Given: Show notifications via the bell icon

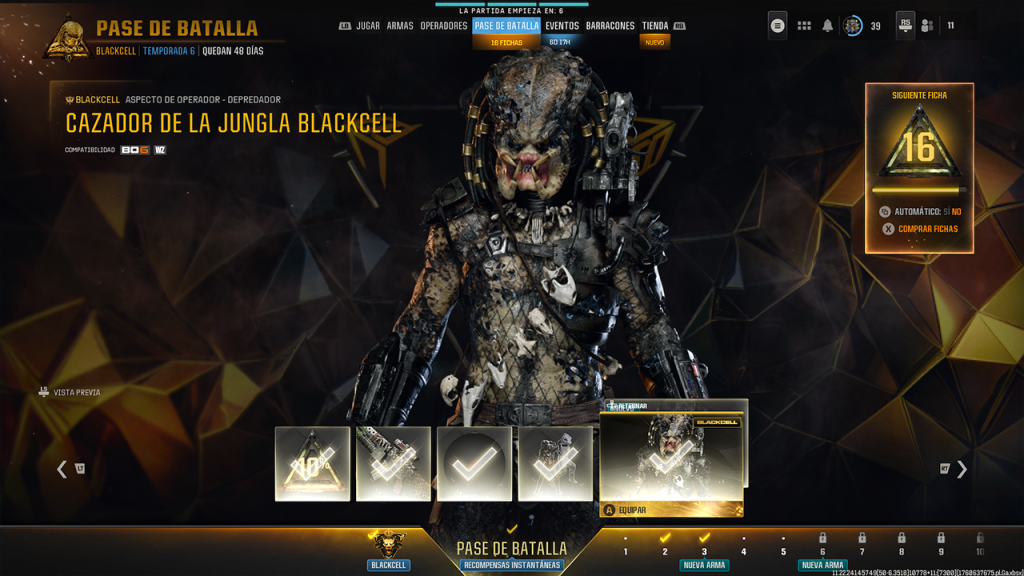Looking at the screenshot, I should coord(828,26).
